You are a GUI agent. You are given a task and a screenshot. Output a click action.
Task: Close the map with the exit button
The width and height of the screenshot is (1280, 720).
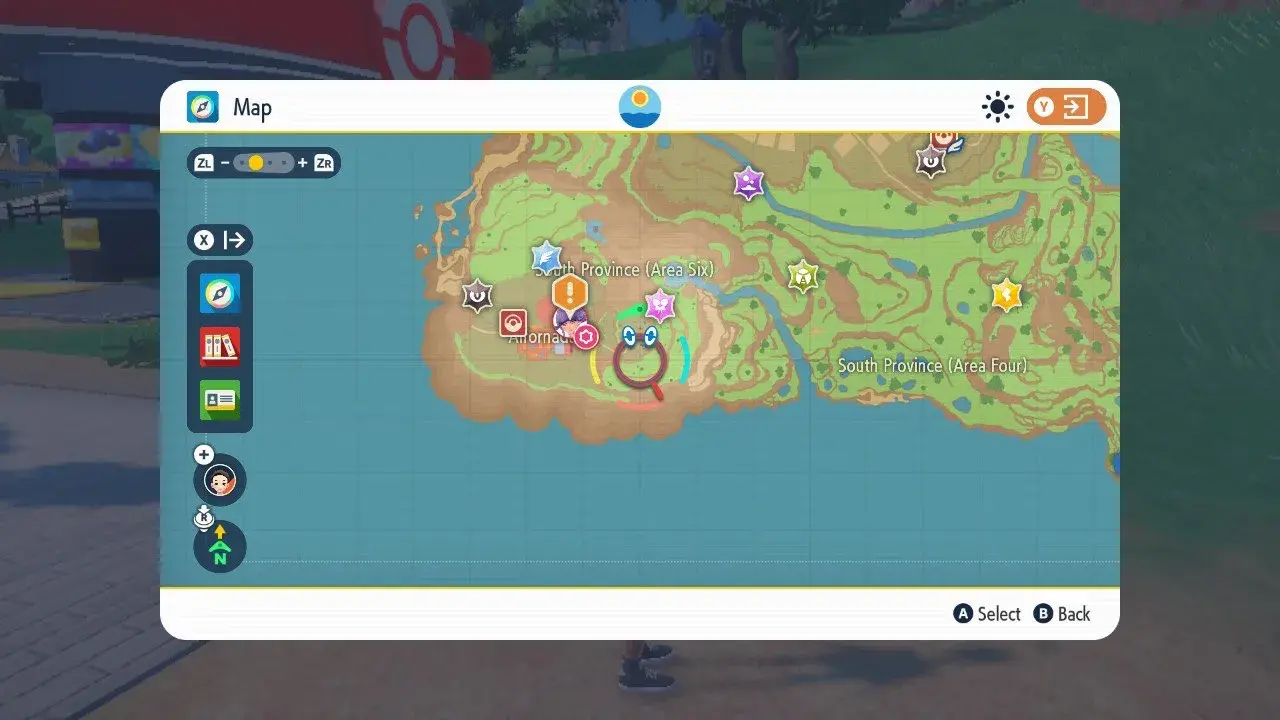(x=1066, y=107)
